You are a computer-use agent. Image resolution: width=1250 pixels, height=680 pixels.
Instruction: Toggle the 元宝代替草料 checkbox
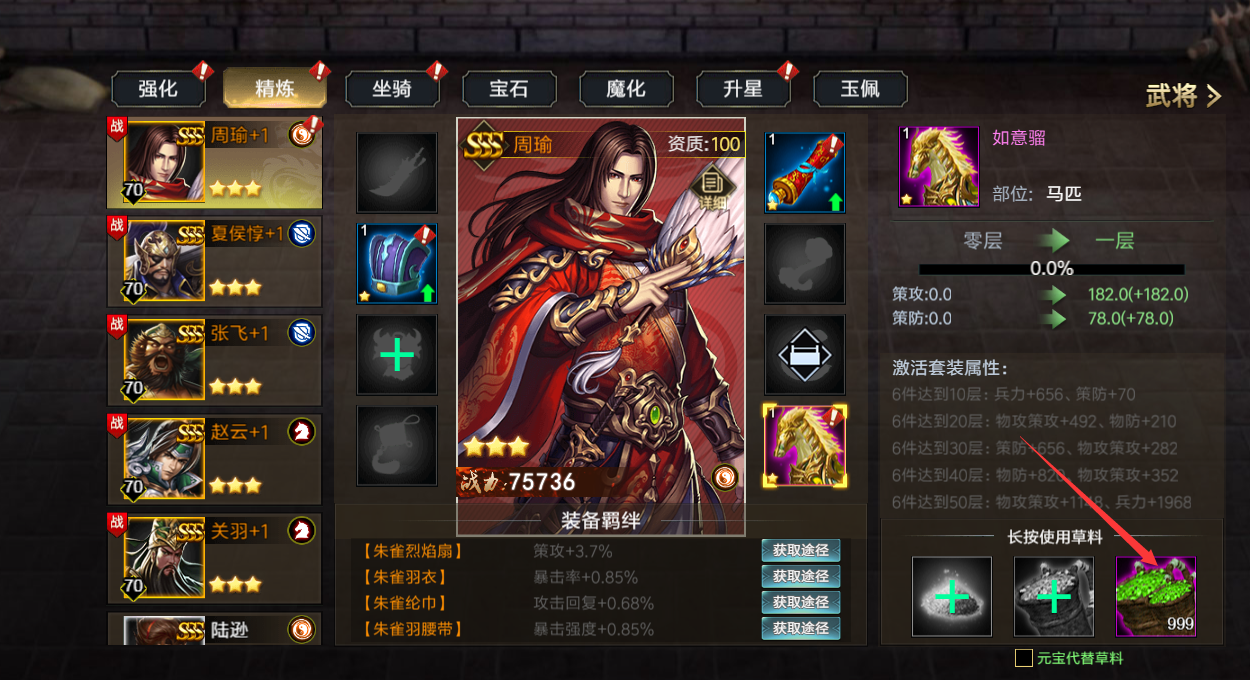[x=1024, y=658]
